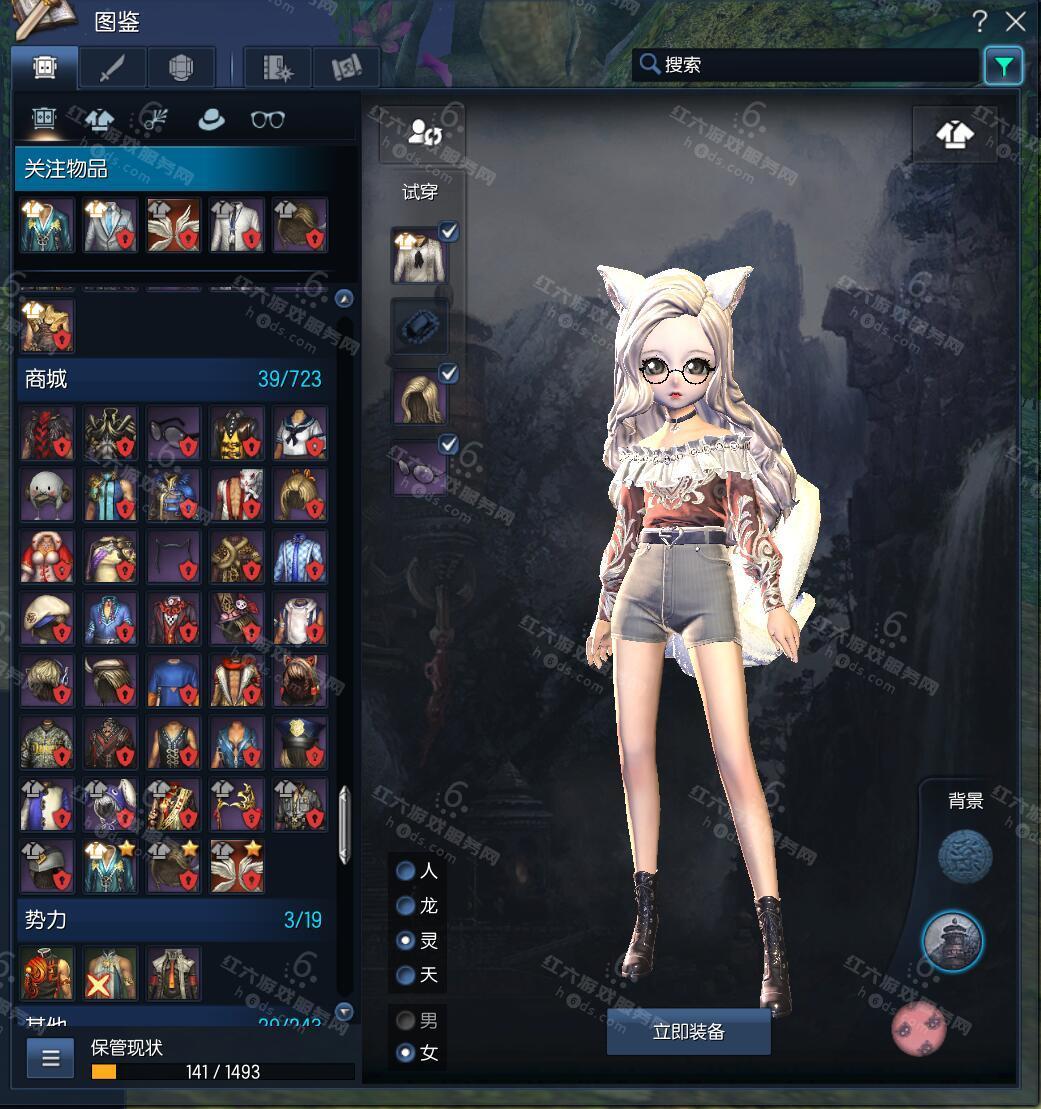The image size is (1041, 1109).
Task: Open the help question mark
Action: pos(981,21)
